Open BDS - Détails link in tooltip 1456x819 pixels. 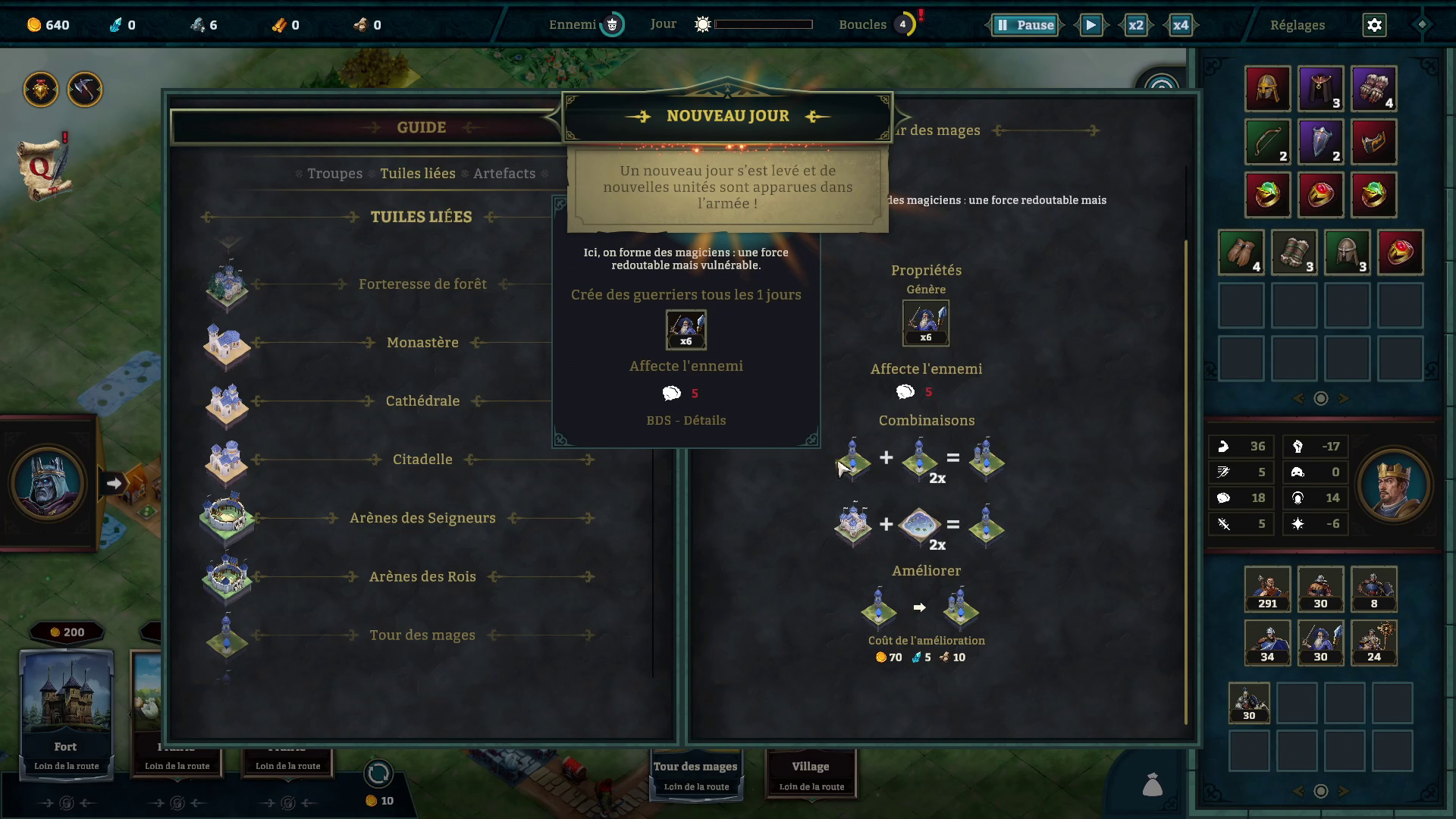tap(686, 421)
